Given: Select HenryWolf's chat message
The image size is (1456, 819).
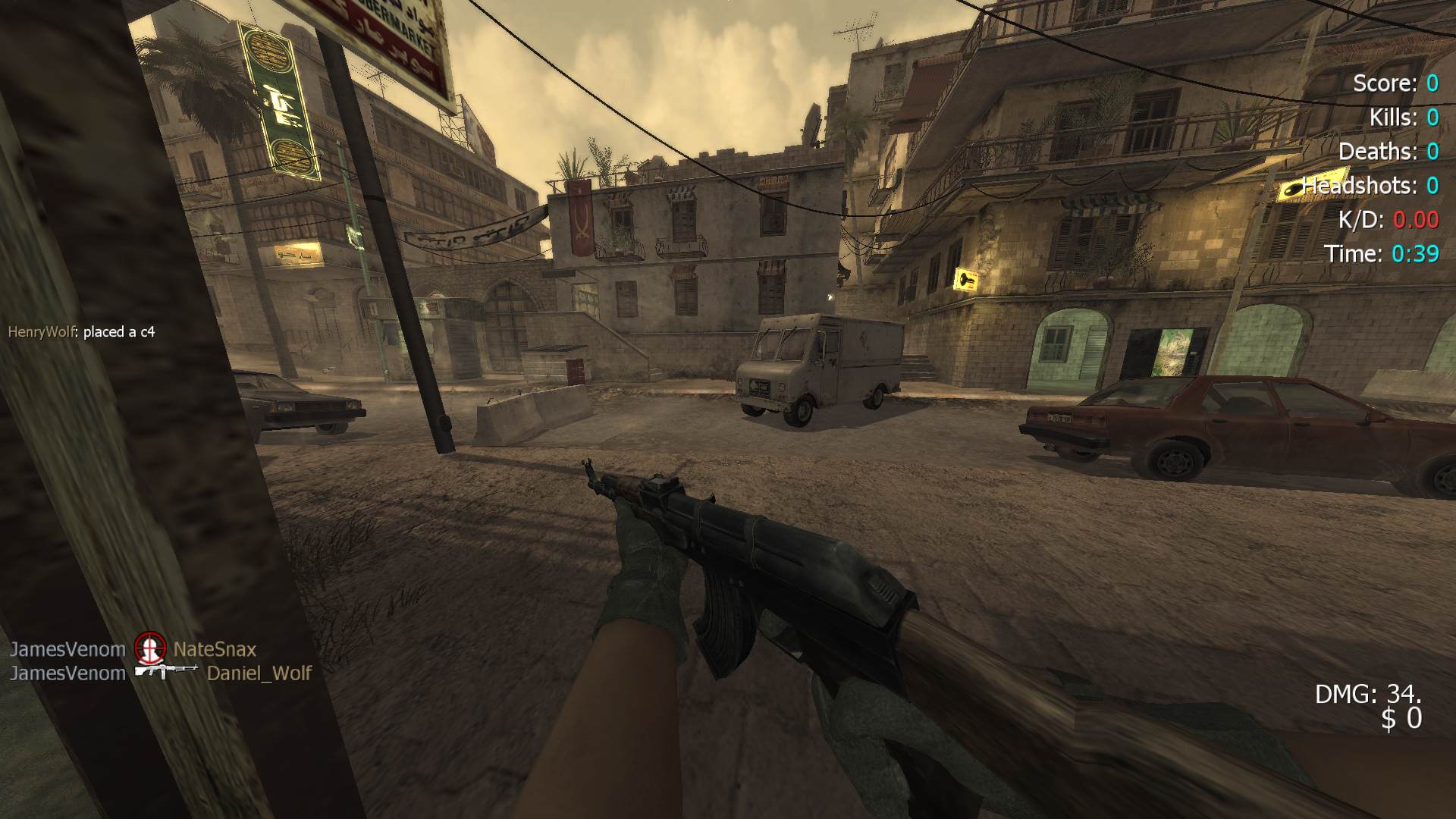Looking at the screenshot, I should (x=81, y=331).
